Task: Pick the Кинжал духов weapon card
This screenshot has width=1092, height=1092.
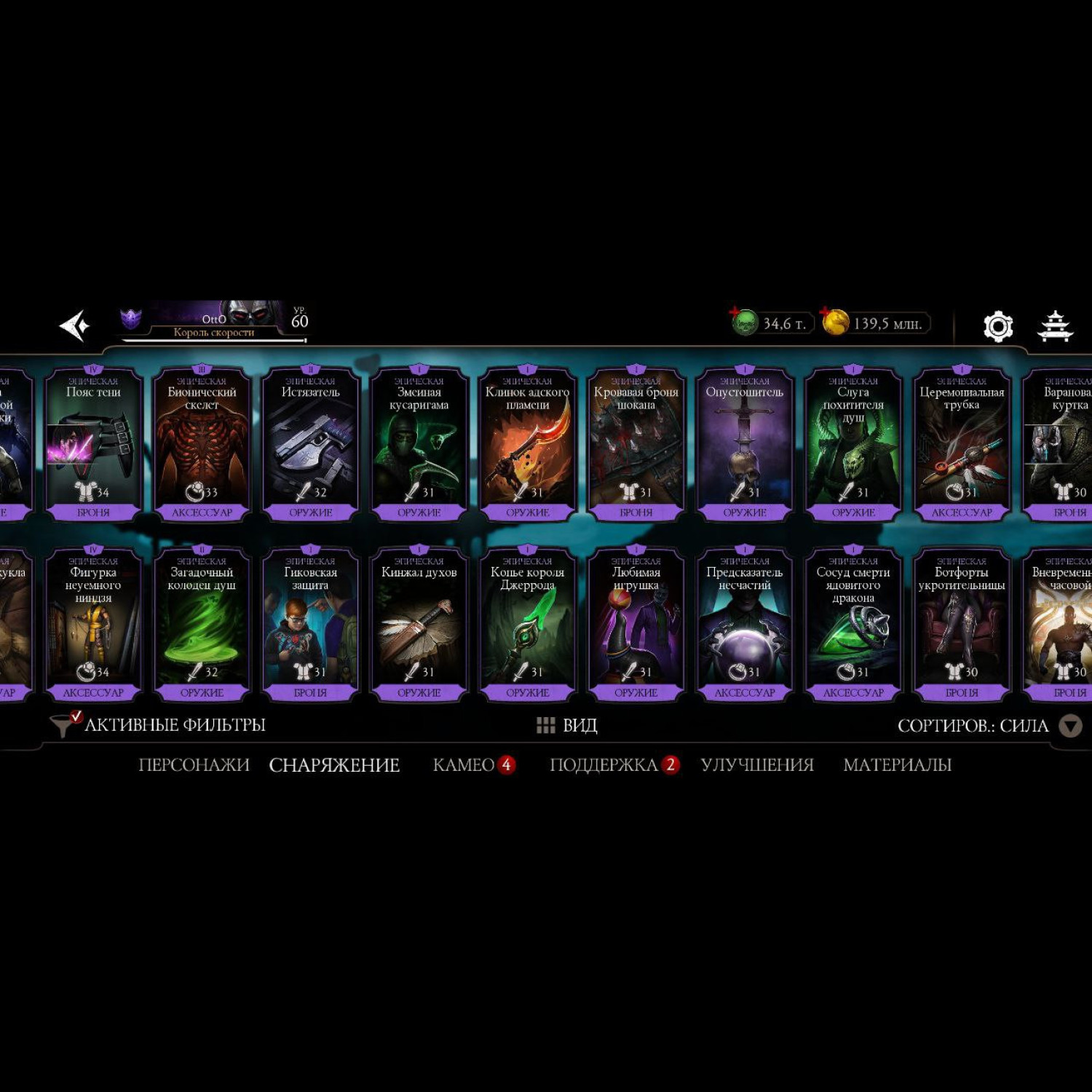Action: 419,624
